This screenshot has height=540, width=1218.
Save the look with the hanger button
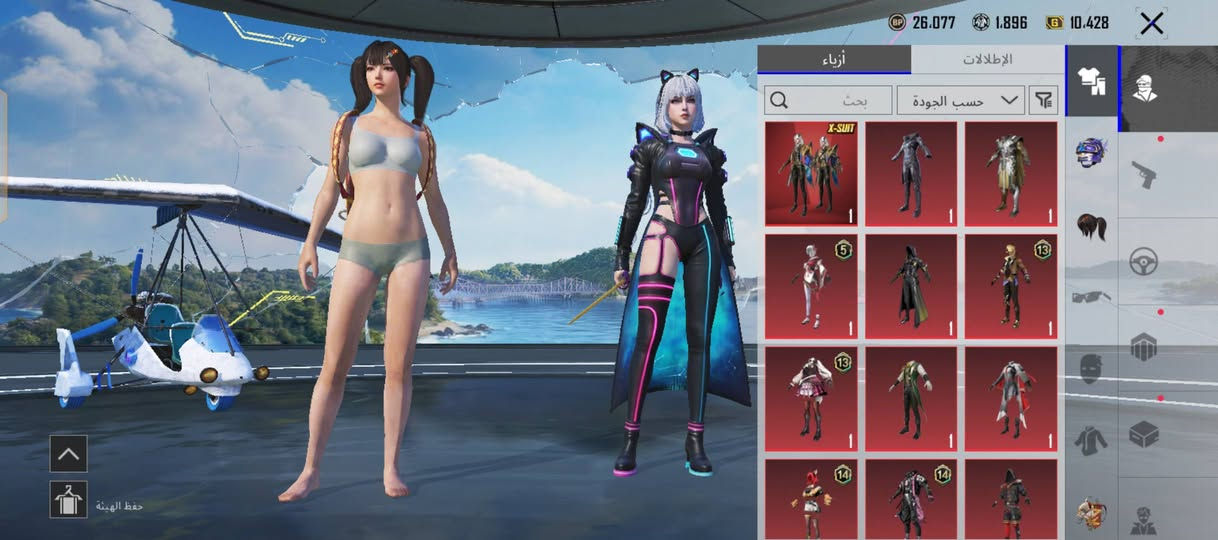point(68,499)
